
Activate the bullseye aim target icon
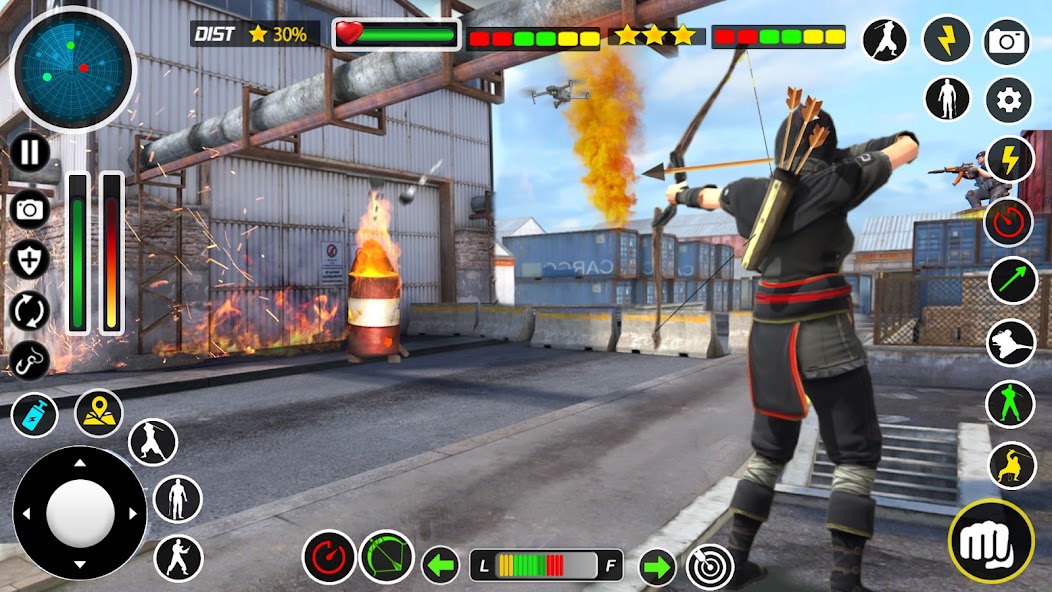(710, 567)
